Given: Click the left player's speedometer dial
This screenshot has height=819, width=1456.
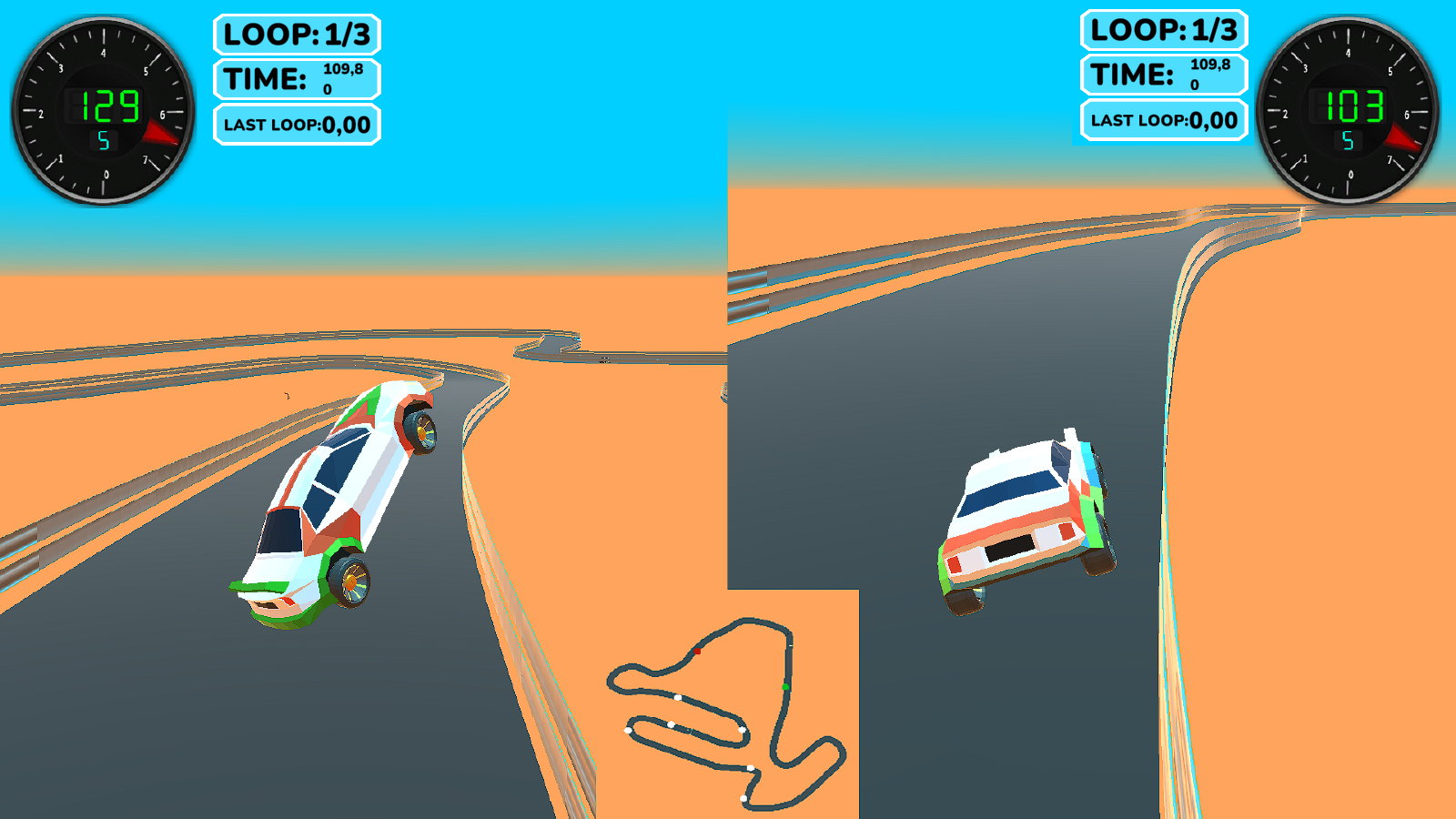Looking at the screenshot, I should point(103,109).
